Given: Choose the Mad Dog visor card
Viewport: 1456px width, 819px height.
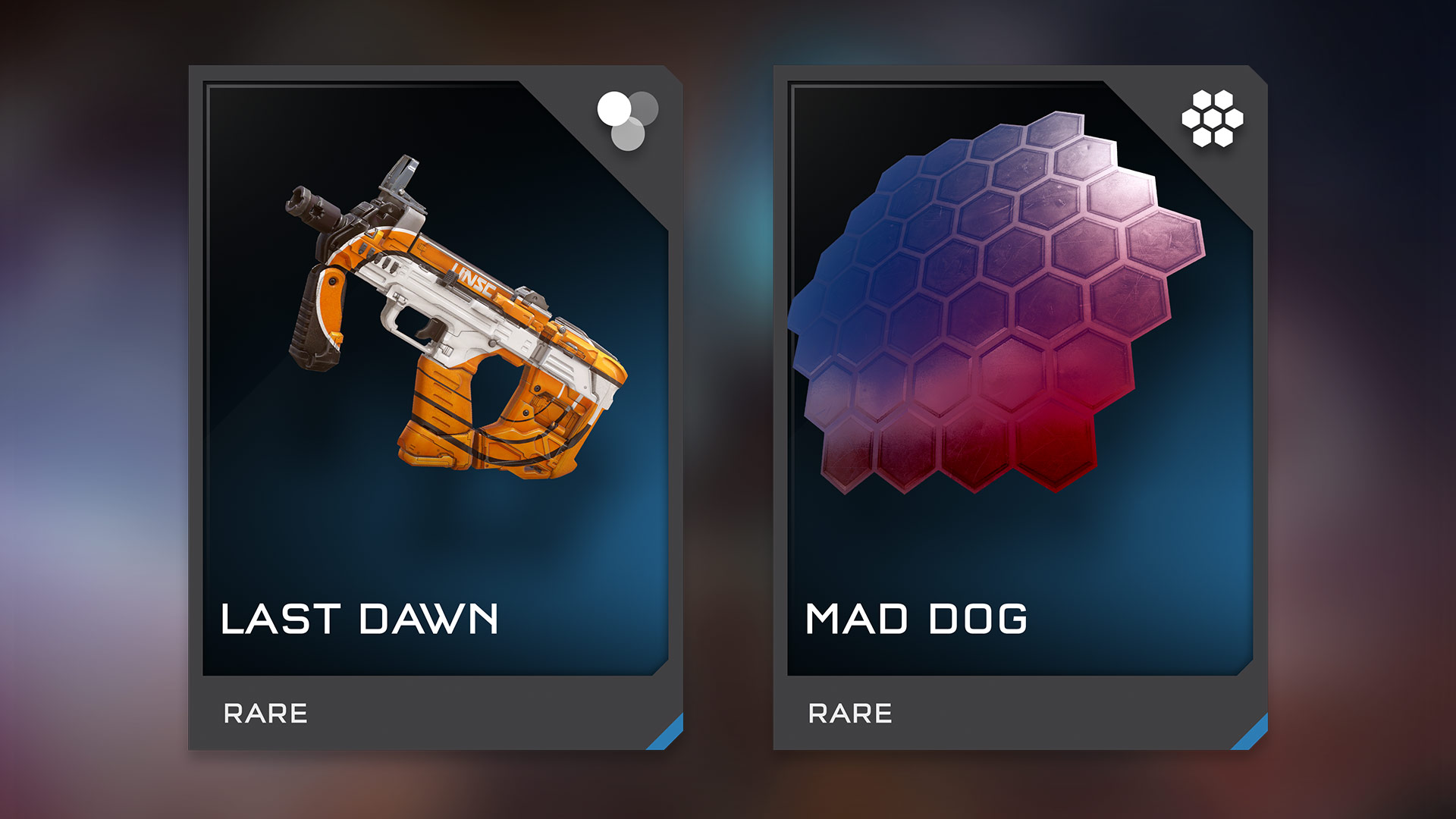Looking at the screenshot, I should click(x=1020, y=407).
